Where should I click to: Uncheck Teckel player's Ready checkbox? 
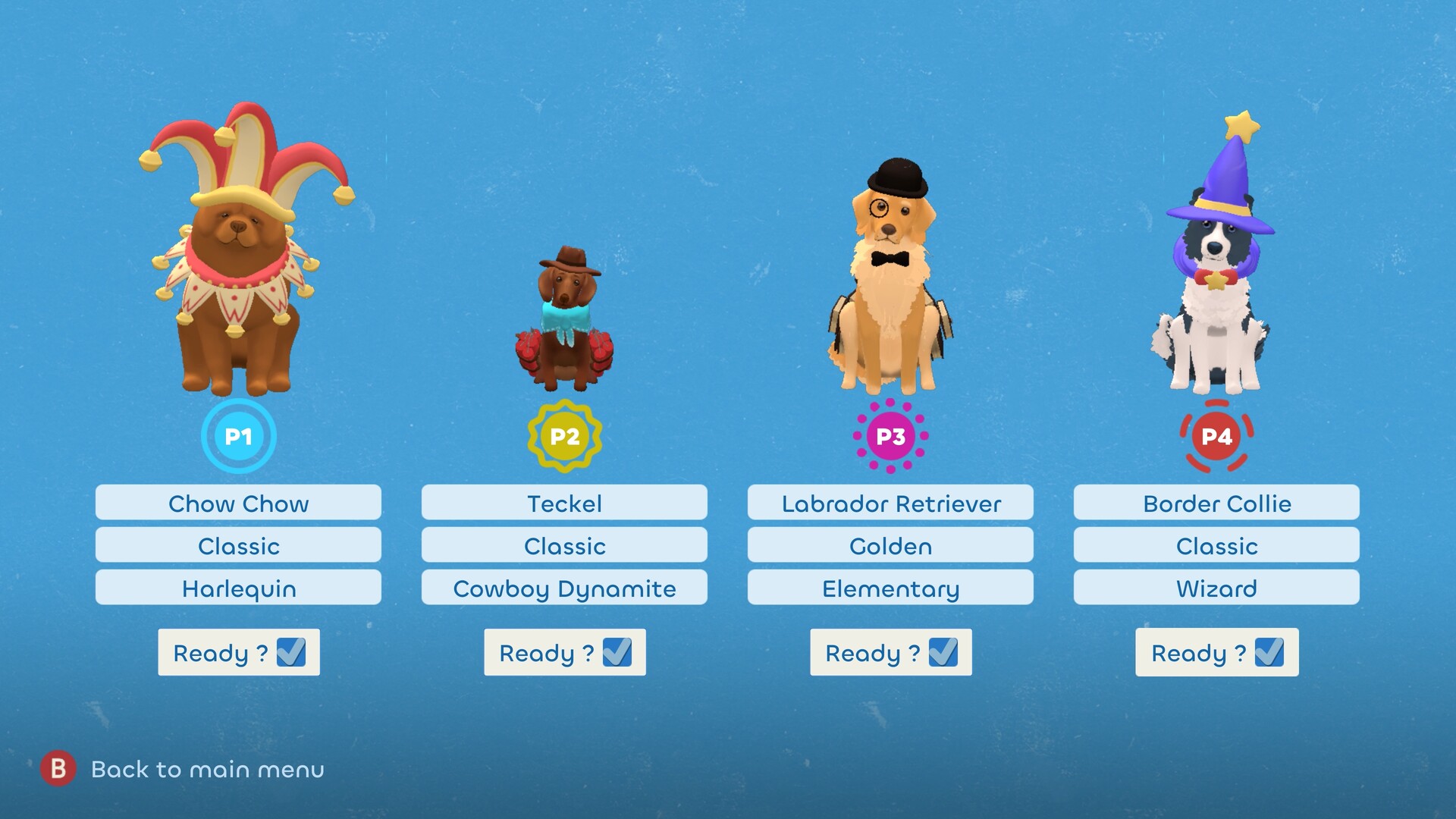click(x=617, y=651)
